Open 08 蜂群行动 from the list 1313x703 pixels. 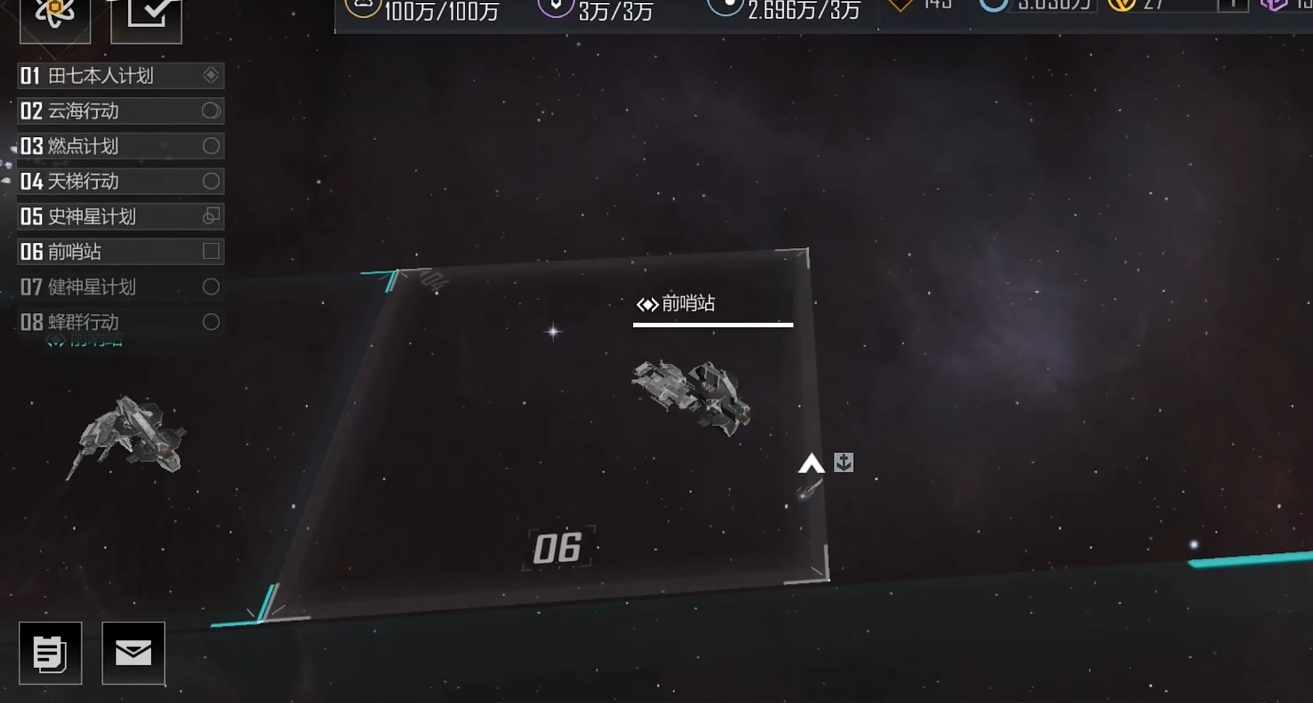tap(120, 322)
